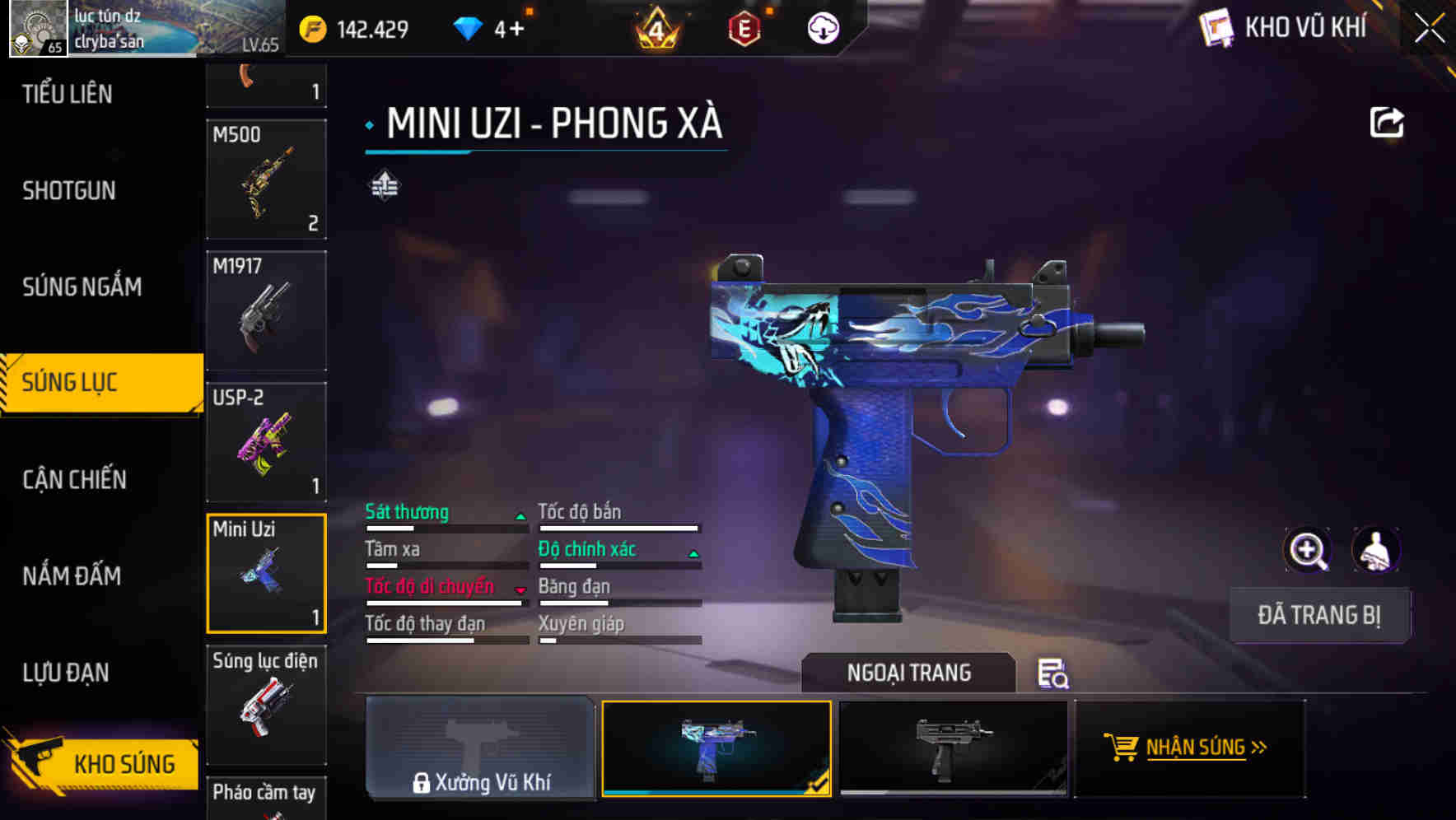This screenshot has width=1456, height=820.
Task: Click the diamond top-up icon
Action: click(x=469, y=27)
